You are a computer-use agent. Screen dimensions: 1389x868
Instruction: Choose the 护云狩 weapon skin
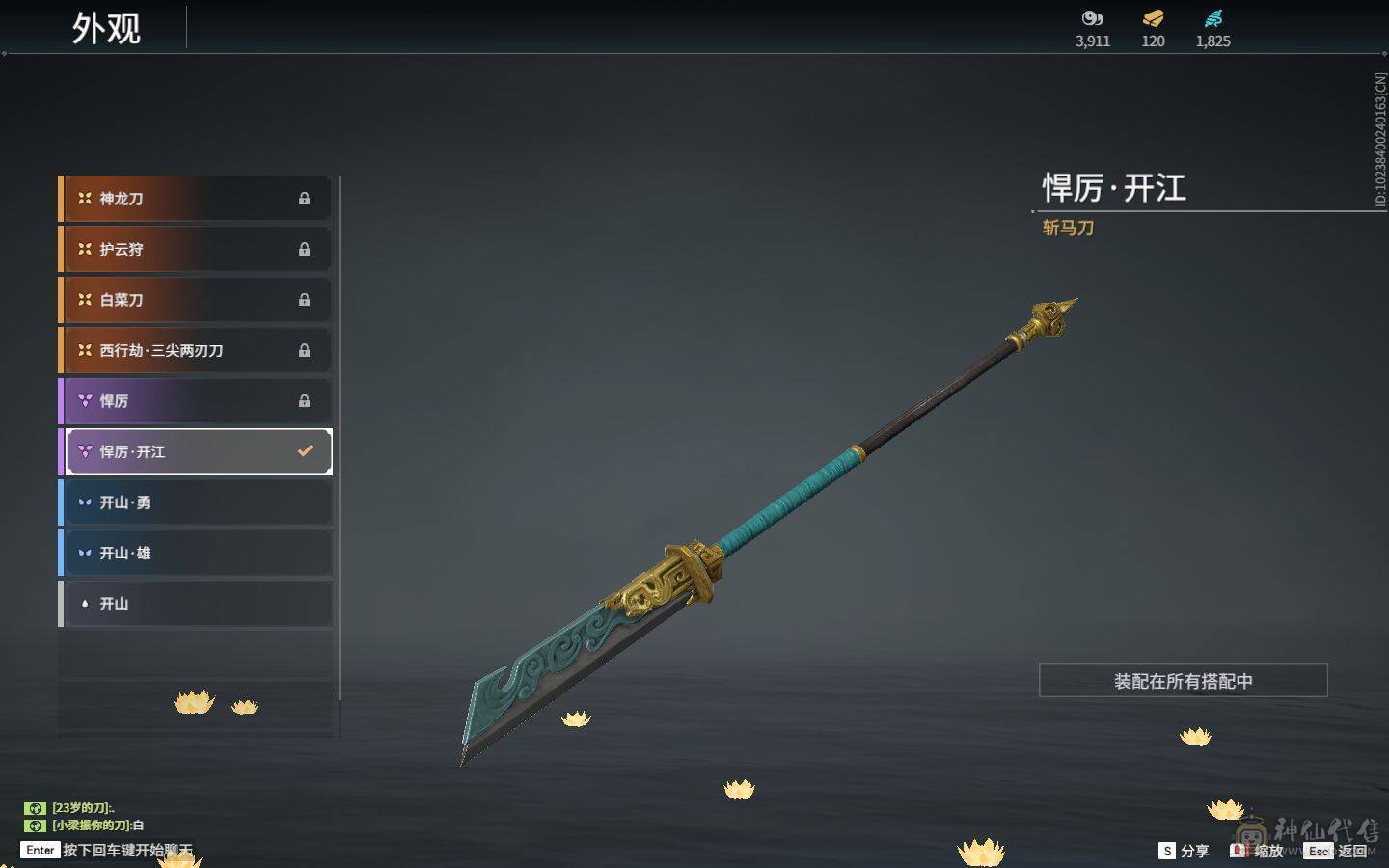(196, 249)
